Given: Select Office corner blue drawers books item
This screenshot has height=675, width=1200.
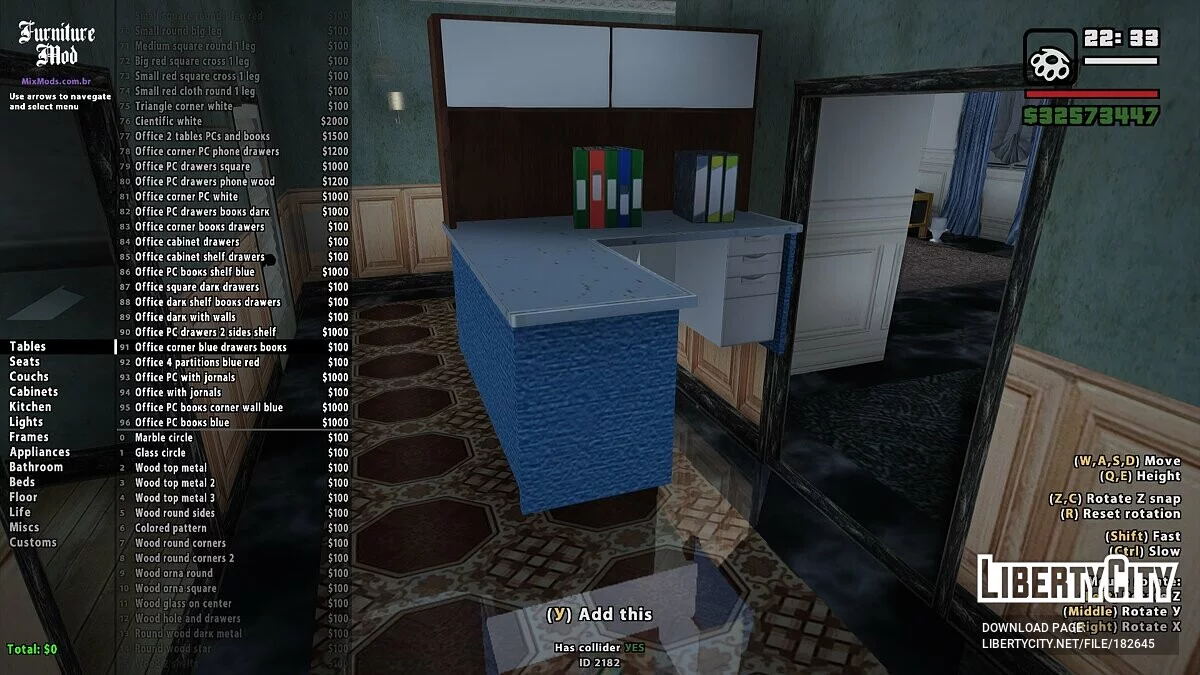Looking at the screenshot, I should pos(210,347).
